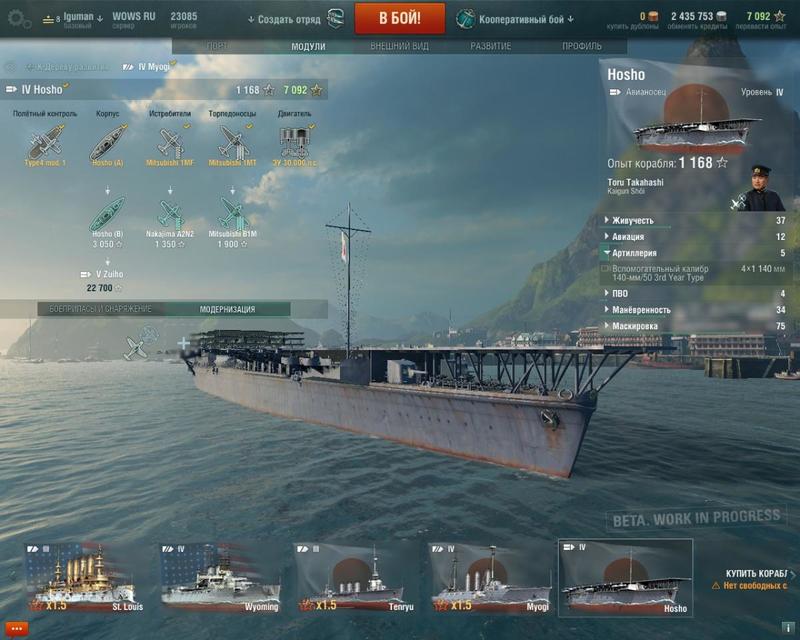Expand the Авиация stat section
The width and height of the screenshot is (800, 640).
[634, 237]
